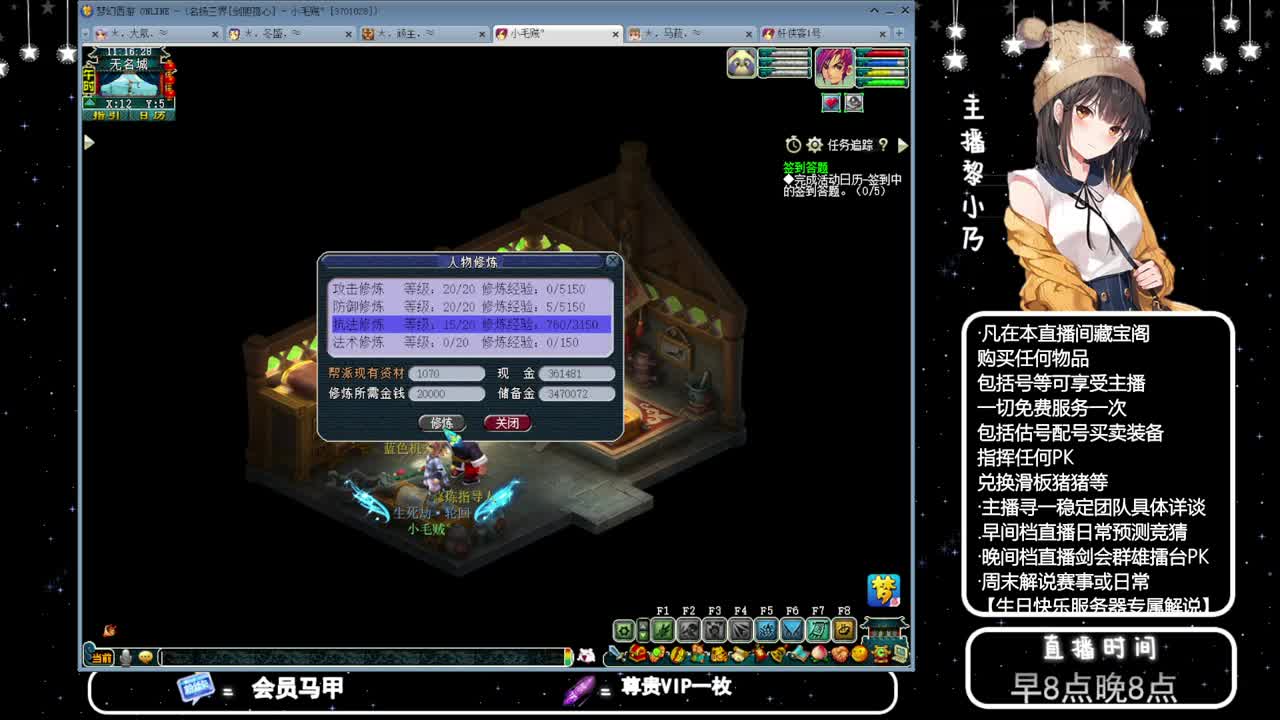Click the 日历 calendar button under the minimap
Viewport: 1280px width, 720px height.
[152, 115]
